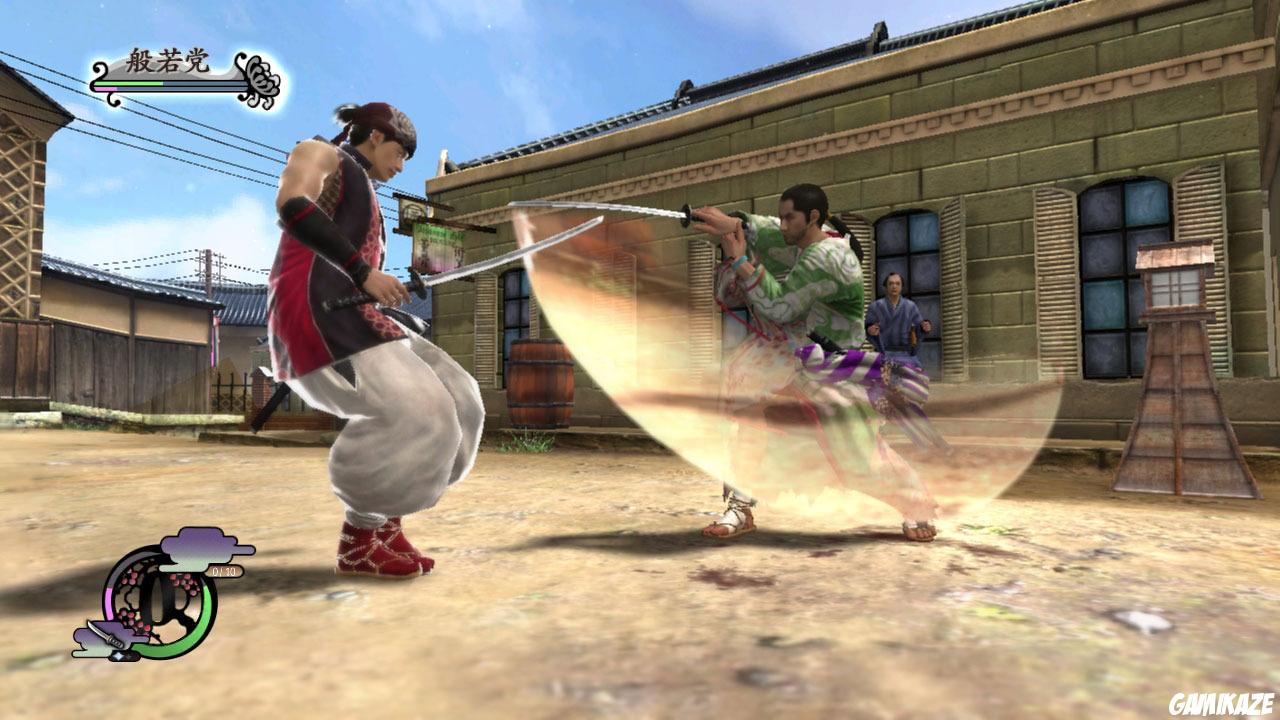Click the chrysanthemum crest beside the enemy bar

click(259, 78)
